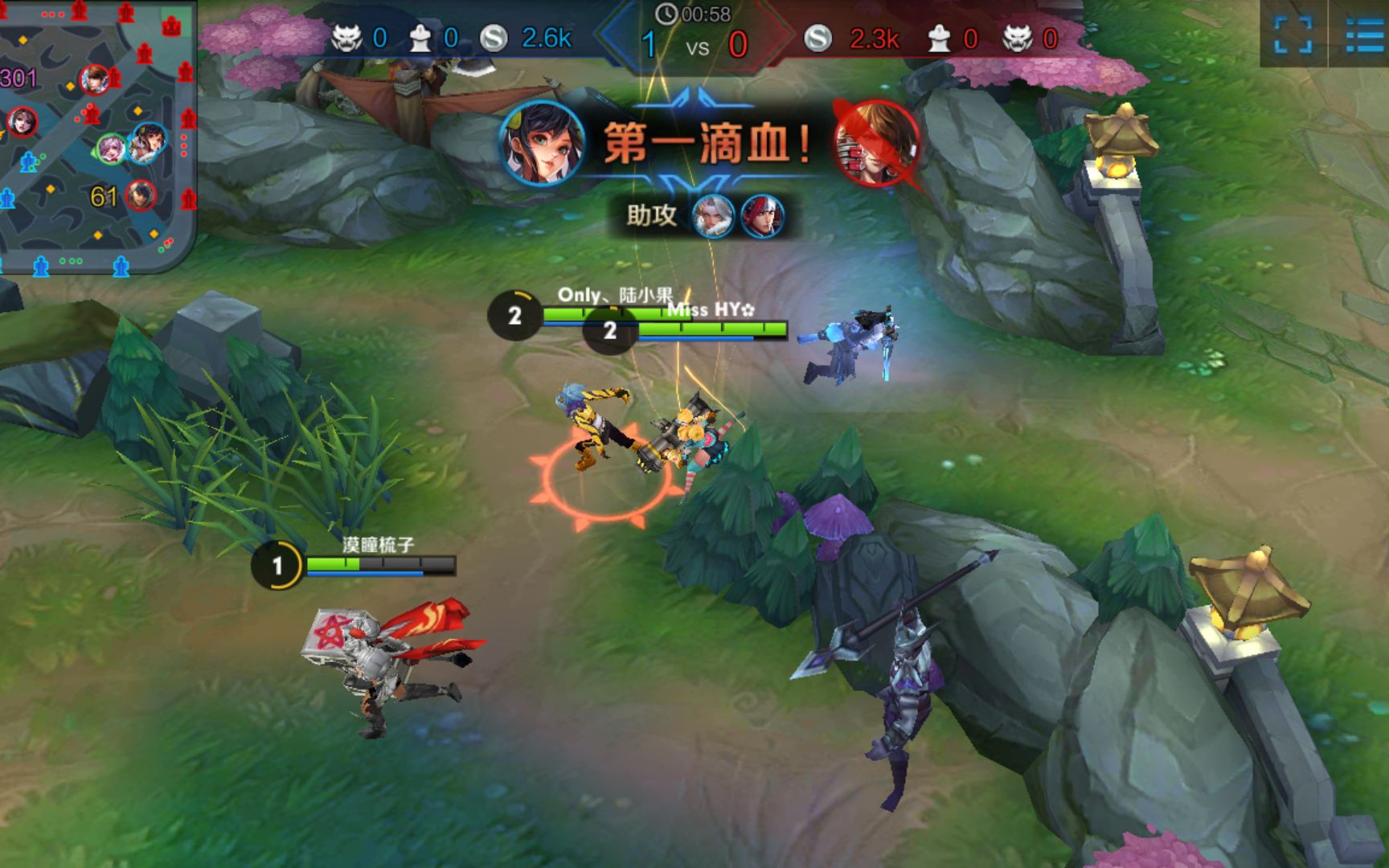Open the list menu icon
Image resolution: width=1389 pixels, height=868 pixels.
(1363, 34)
